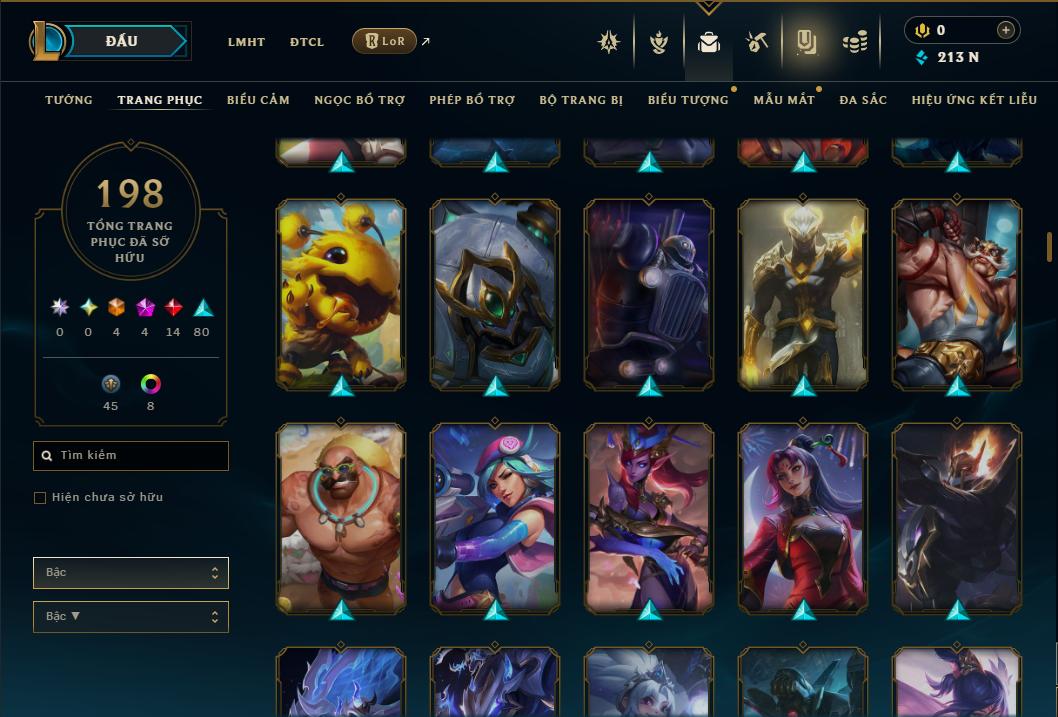The image size is (1058, 717).
Task: Click the Tìm kiếm search field
Action: point(131,456)
